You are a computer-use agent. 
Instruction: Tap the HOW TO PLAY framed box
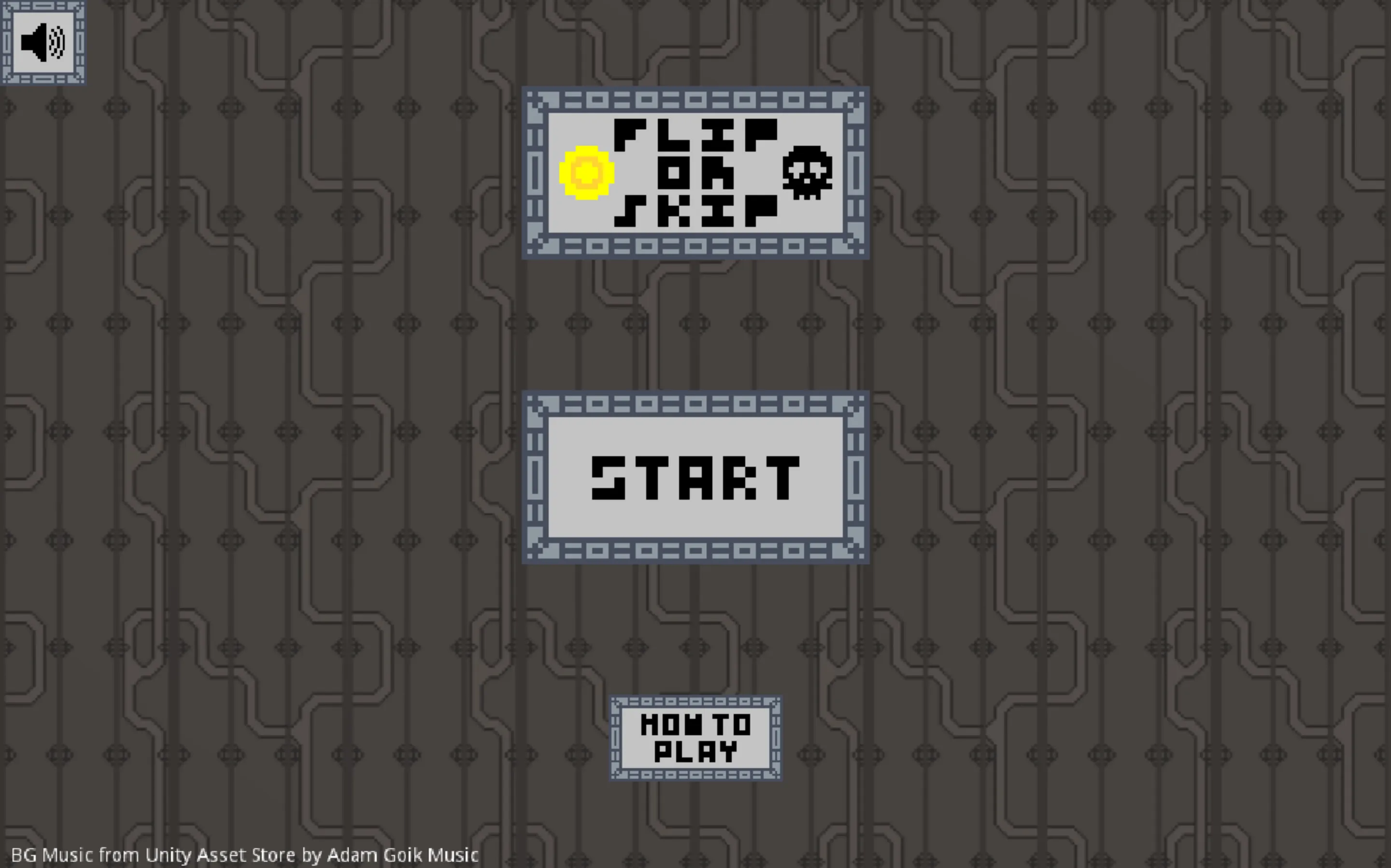point(695,739)
